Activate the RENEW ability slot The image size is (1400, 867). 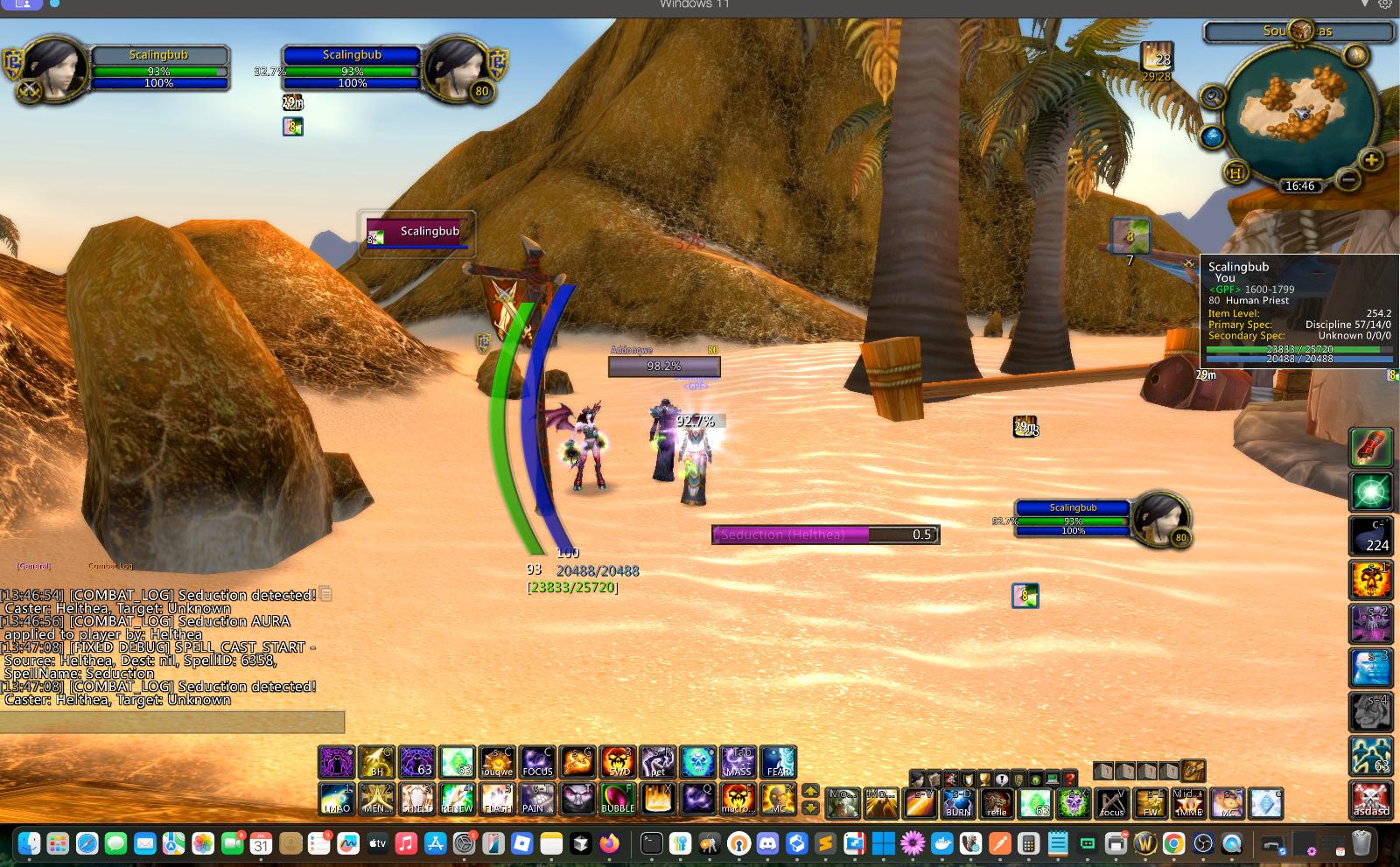(457, 799)
